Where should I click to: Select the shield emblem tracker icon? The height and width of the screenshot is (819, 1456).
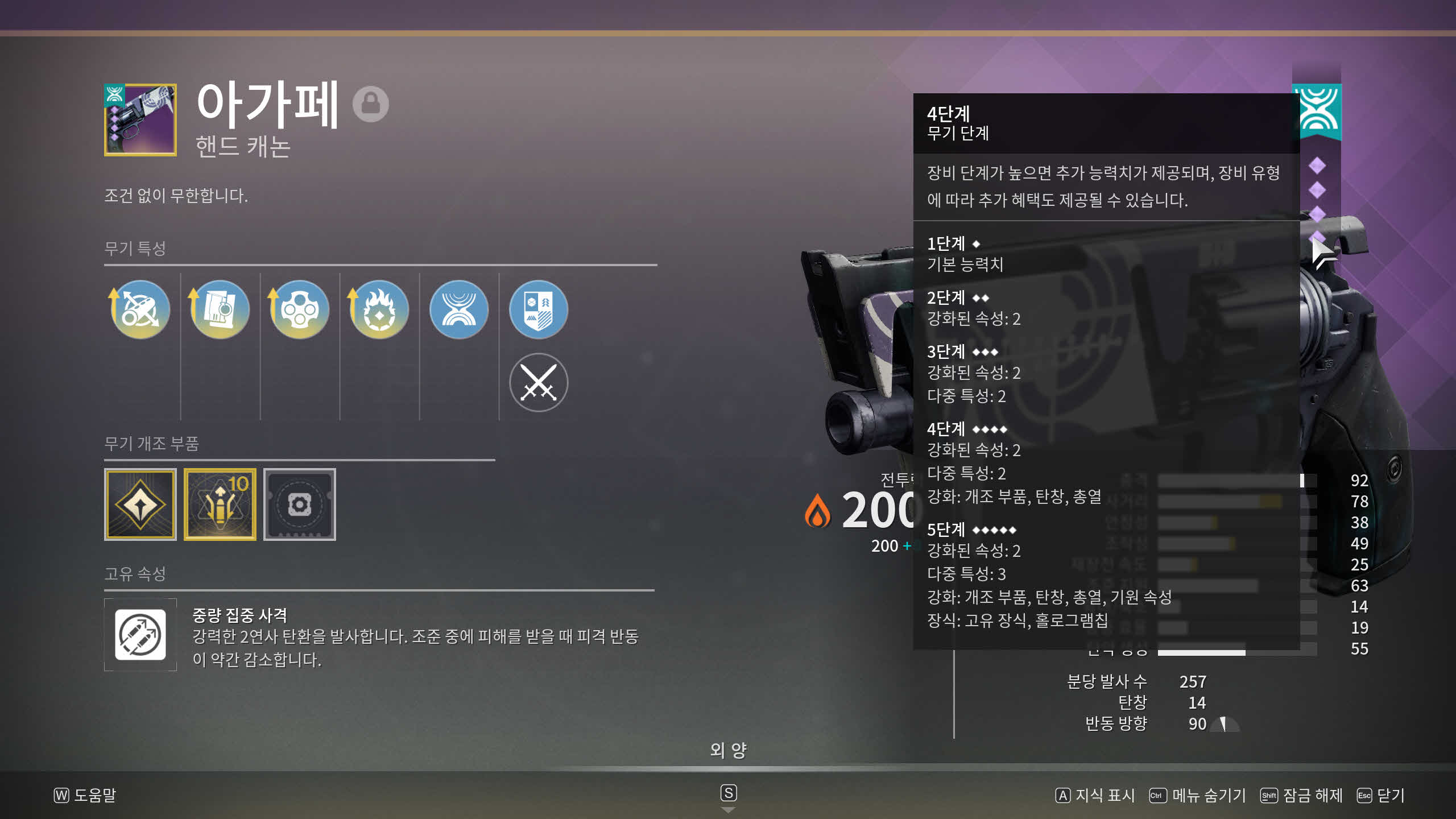point(538,309)
